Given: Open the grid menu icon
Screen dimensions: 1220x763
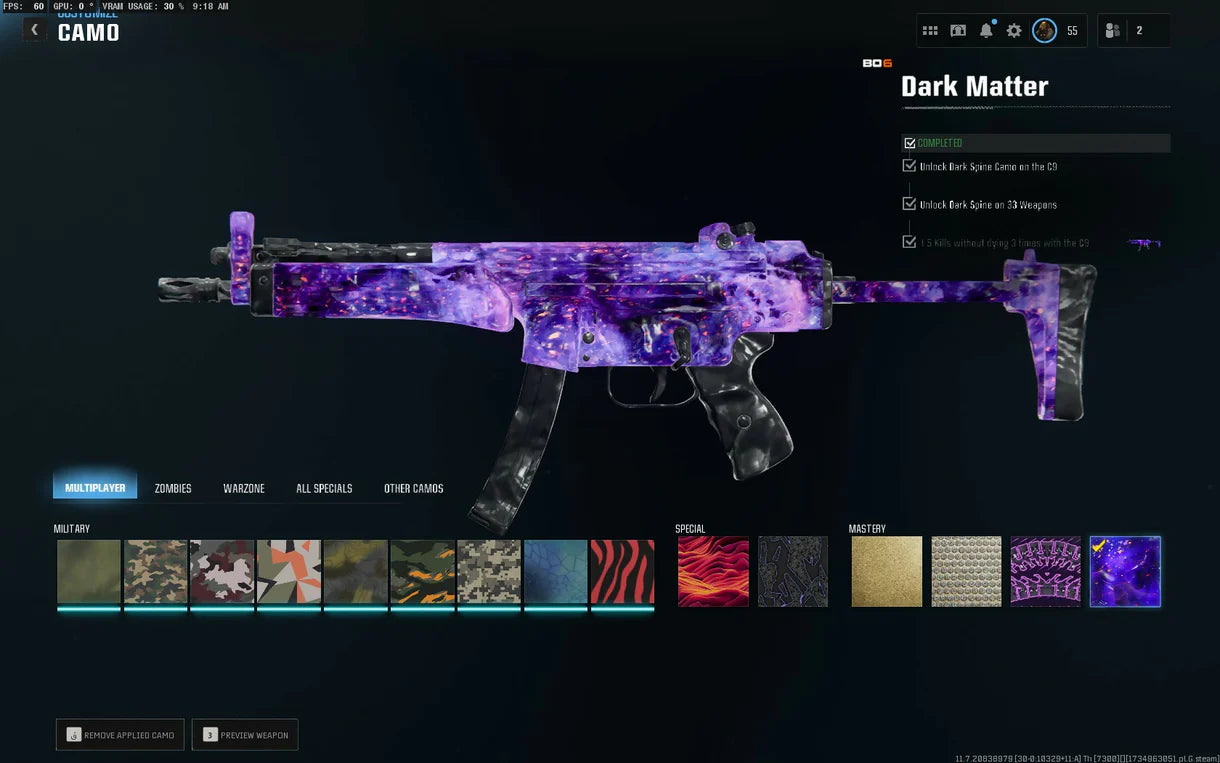Looking at the screenshot, I should pos(930,31).
